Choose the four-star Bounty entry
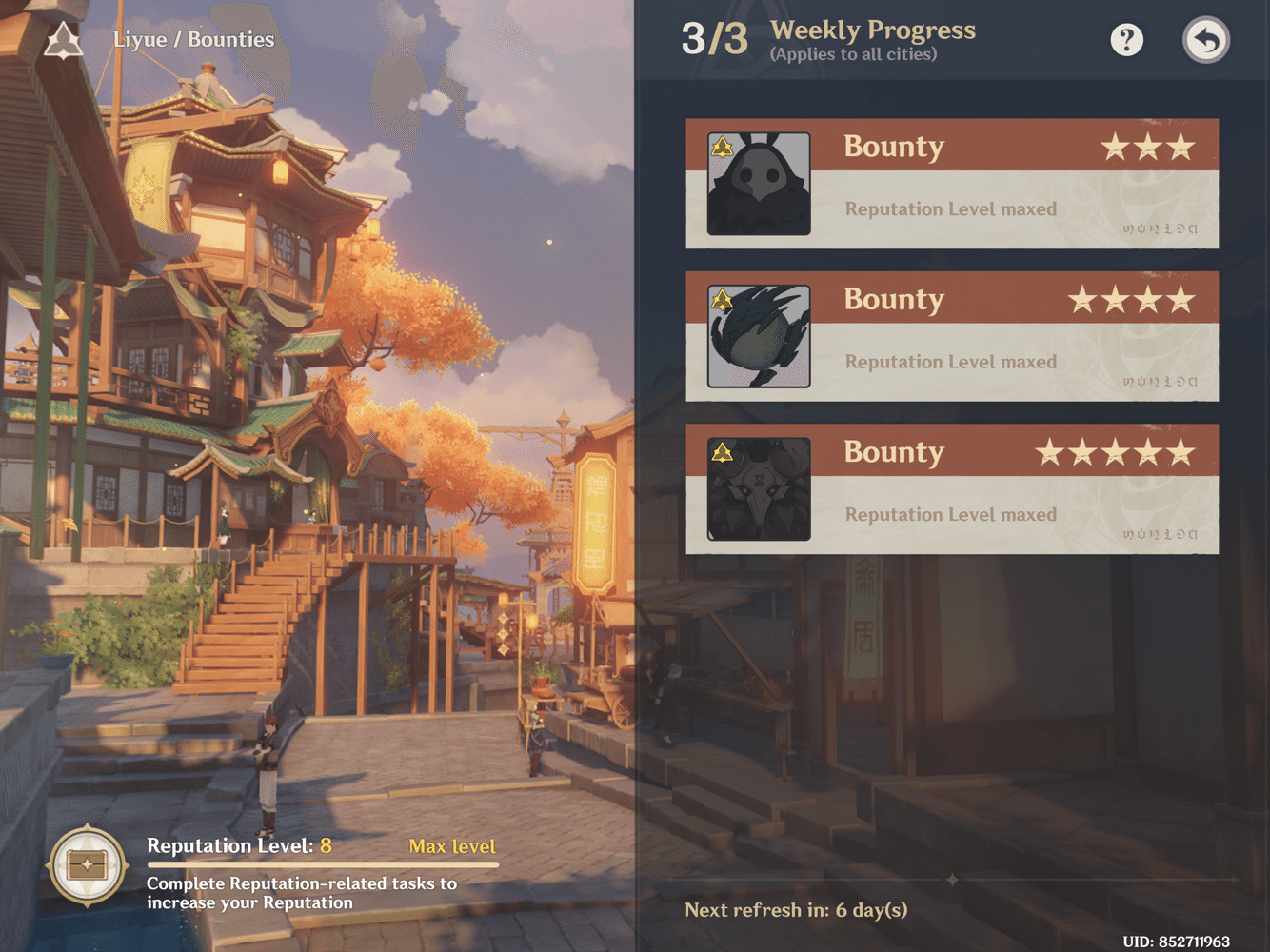The image size is (1270, 952). (952, 336)
